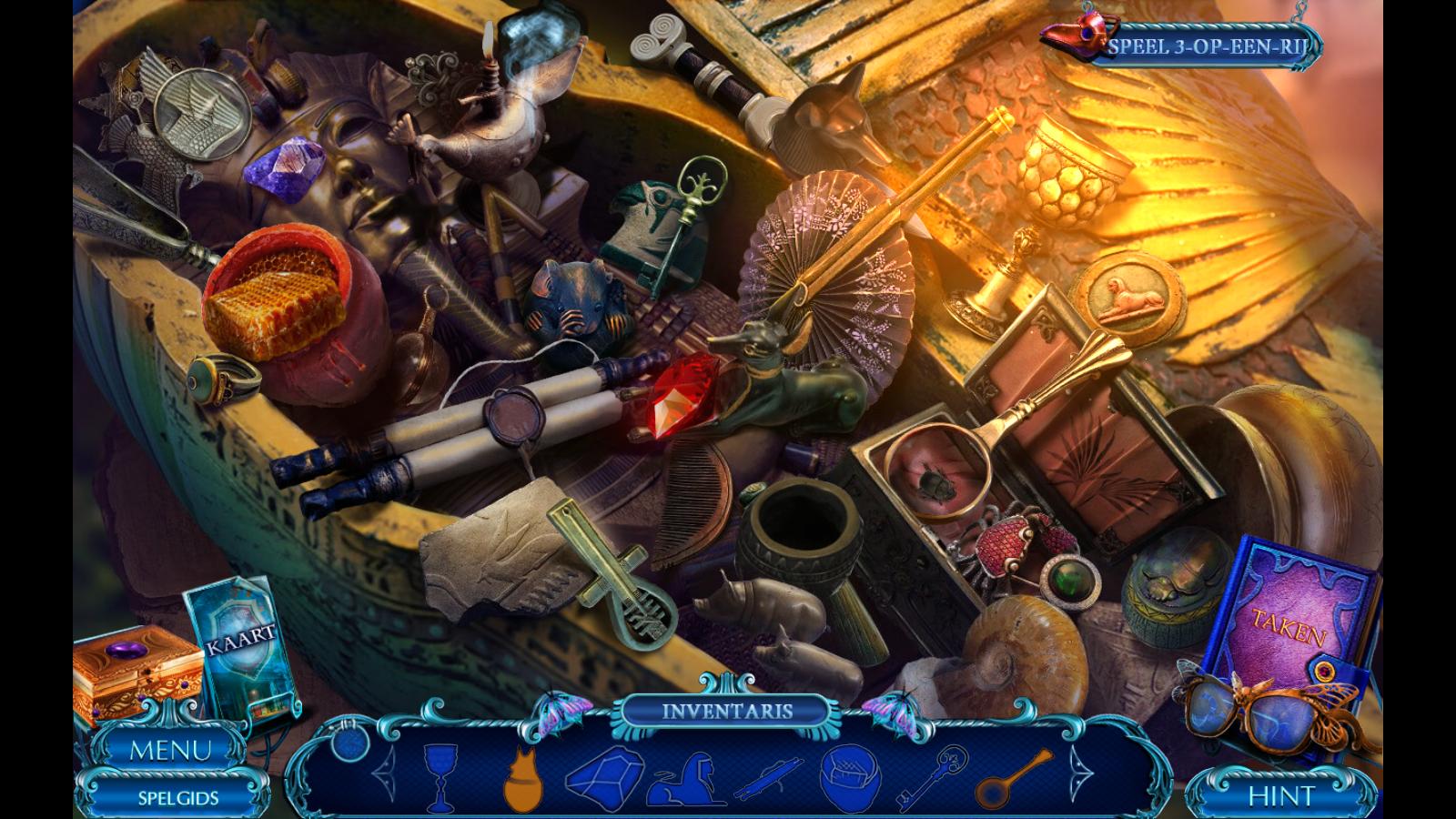Use the HINT button
This screenshot has width=1456, height=819.
coord(1281,796)
